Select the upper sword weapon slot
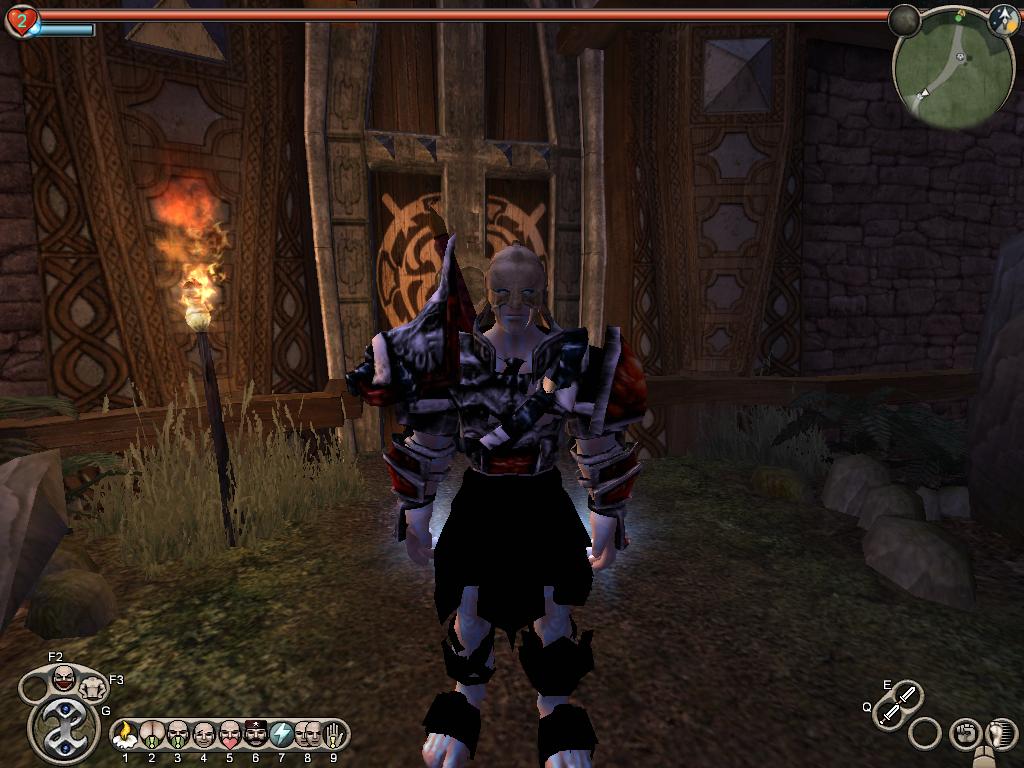Image resolution: width=1024 pixels, height=768 pixels. 906,695
